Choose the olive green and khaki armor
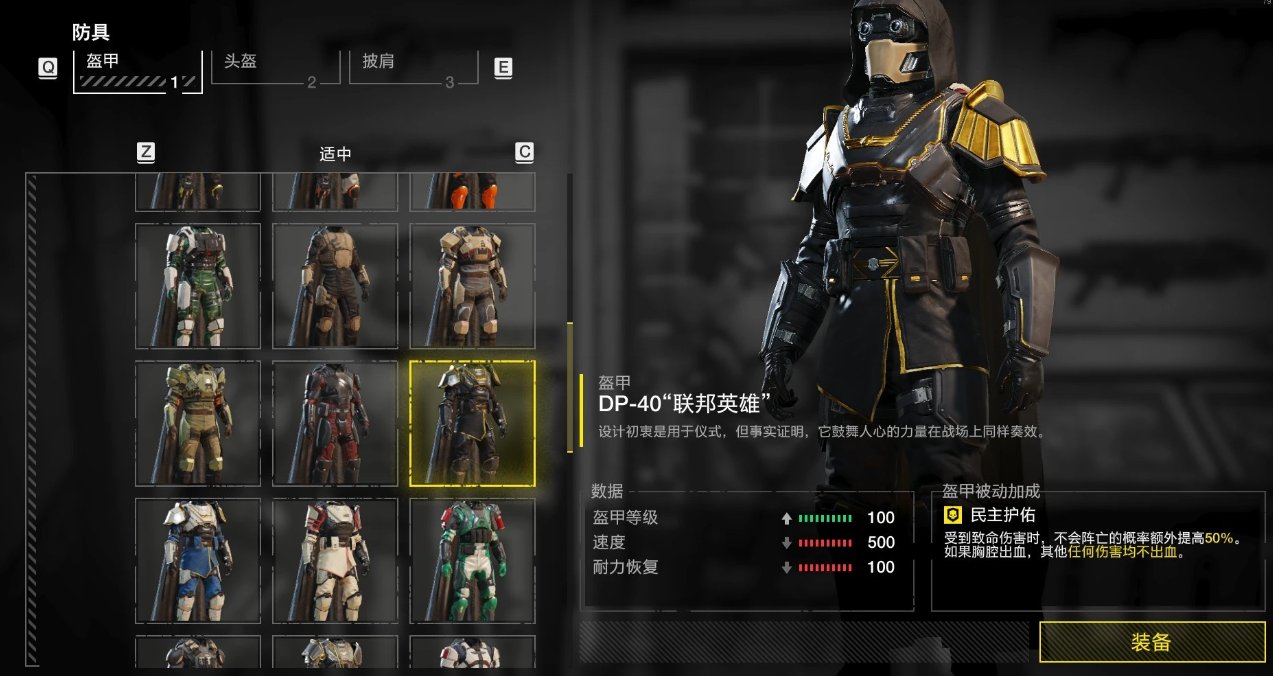The image size is (1273, 676). coord(198,423)
